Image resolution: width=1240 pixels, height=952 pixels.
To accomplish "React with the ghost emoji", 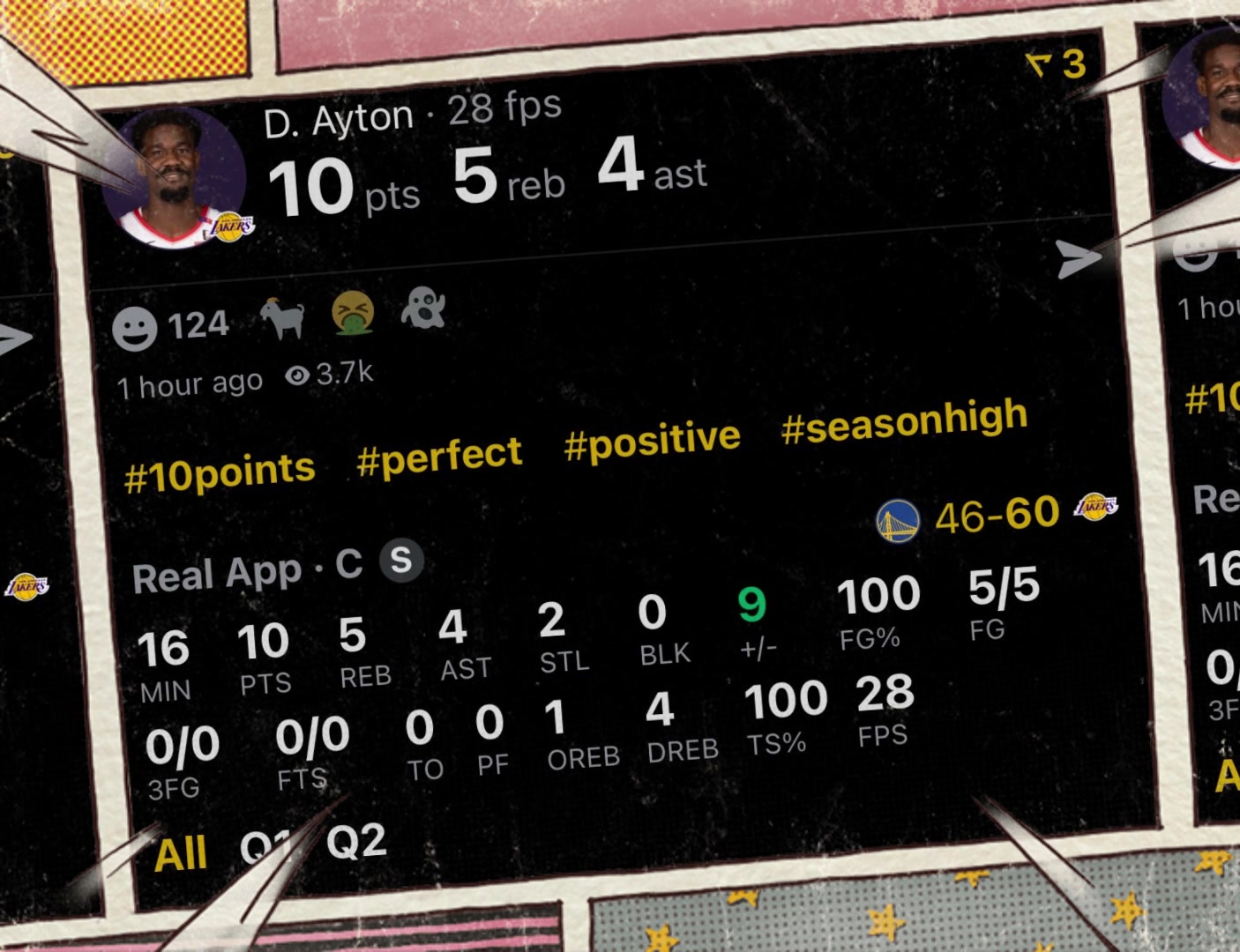I will (423, 309).
